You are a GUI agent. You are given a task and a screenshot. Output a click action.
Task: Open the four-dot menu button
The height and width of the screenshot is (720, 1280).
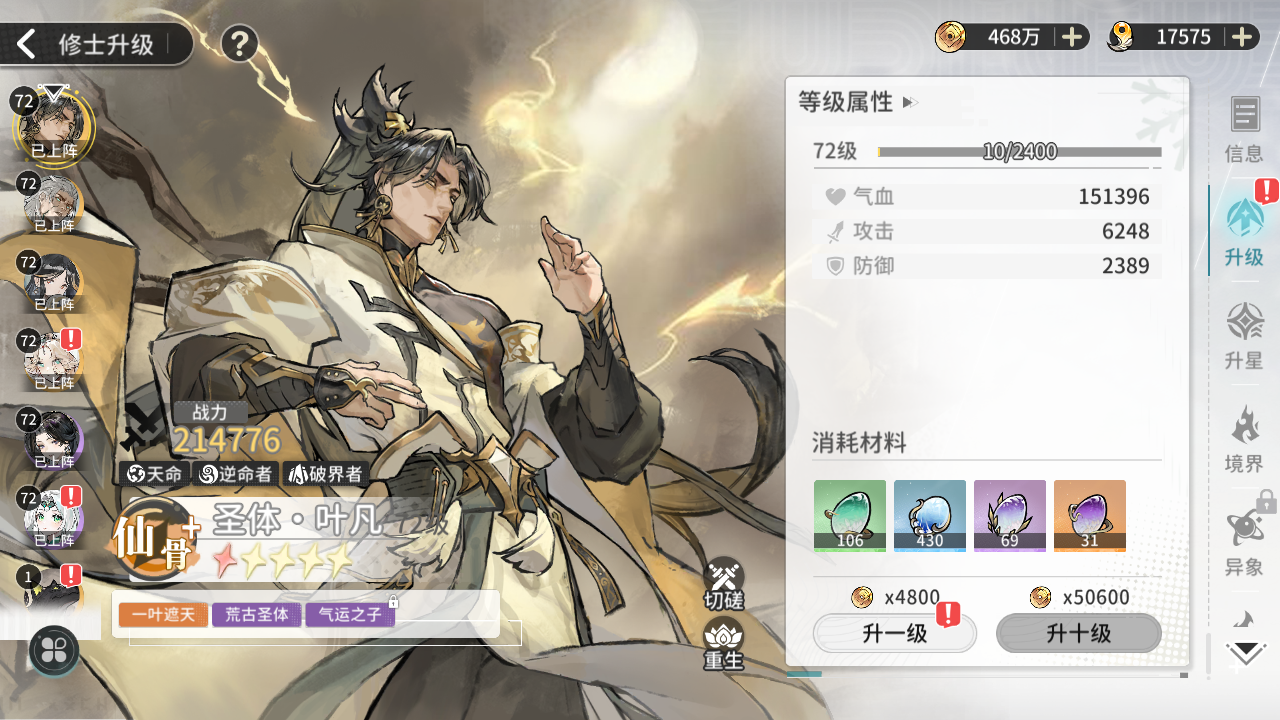(55, 650)
